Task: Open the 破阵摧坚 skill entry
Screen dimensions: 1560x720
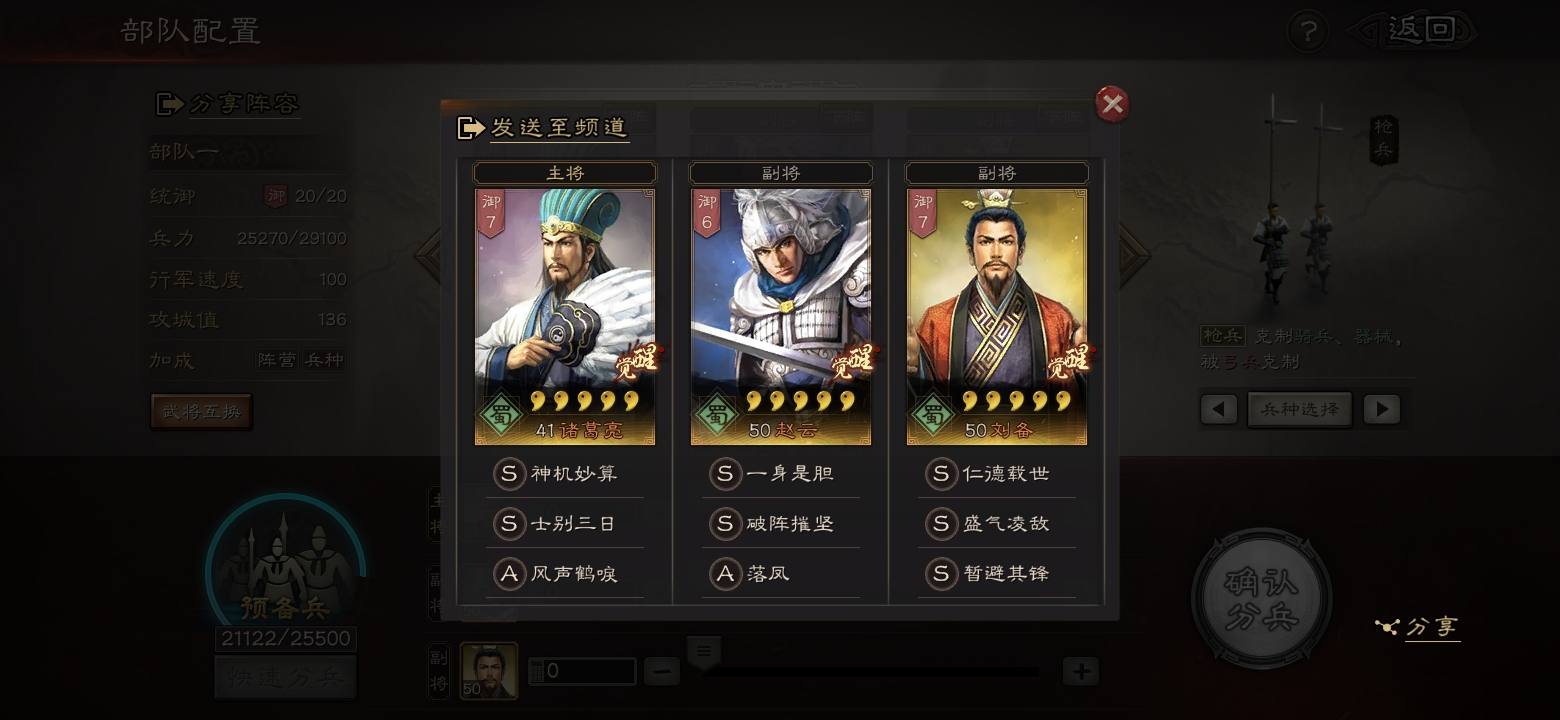Action: point(782,523)
